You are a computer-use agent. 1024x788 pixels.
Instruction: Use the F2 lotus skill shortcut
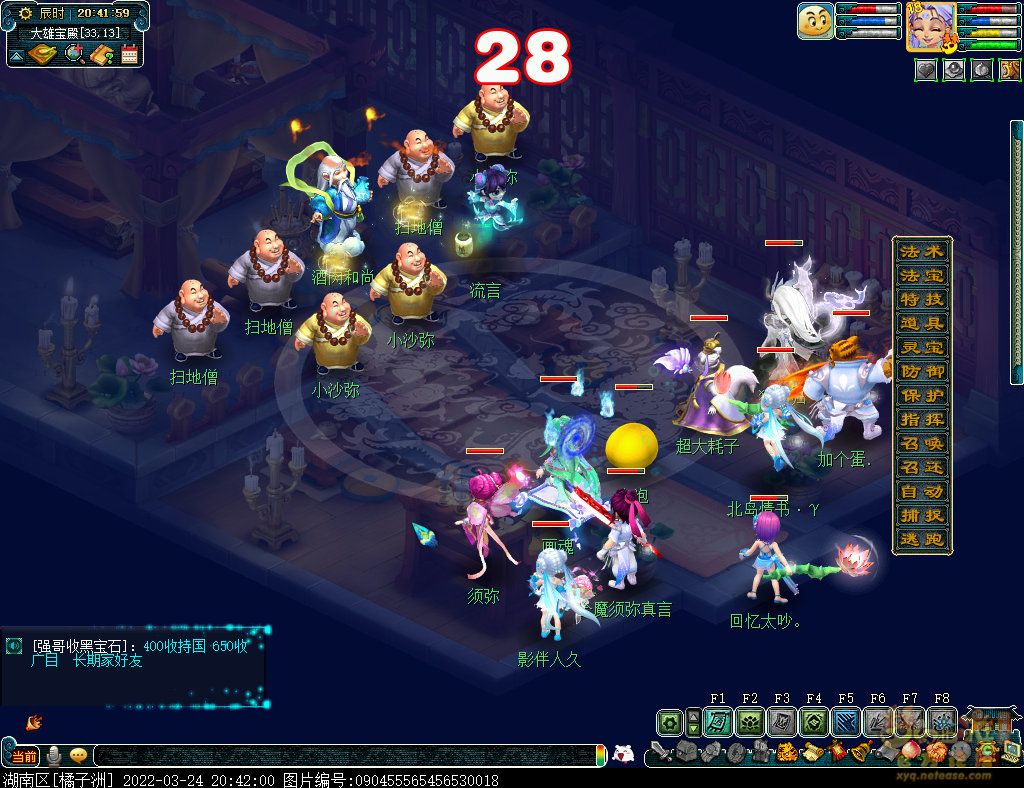click(749, 722)
